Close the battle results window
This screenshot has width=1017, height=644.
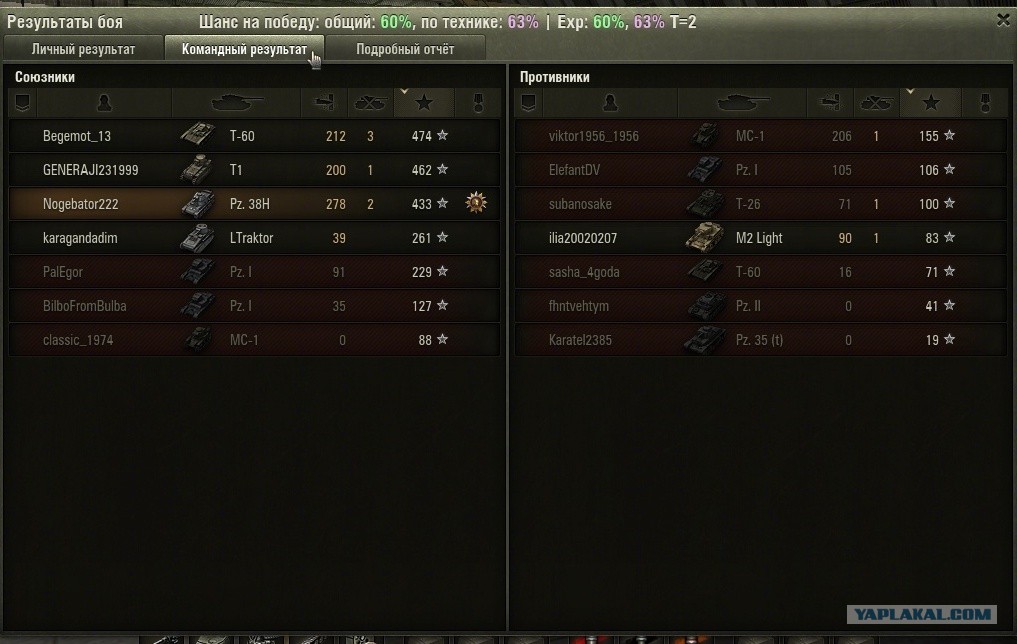tap(1003, 19)
